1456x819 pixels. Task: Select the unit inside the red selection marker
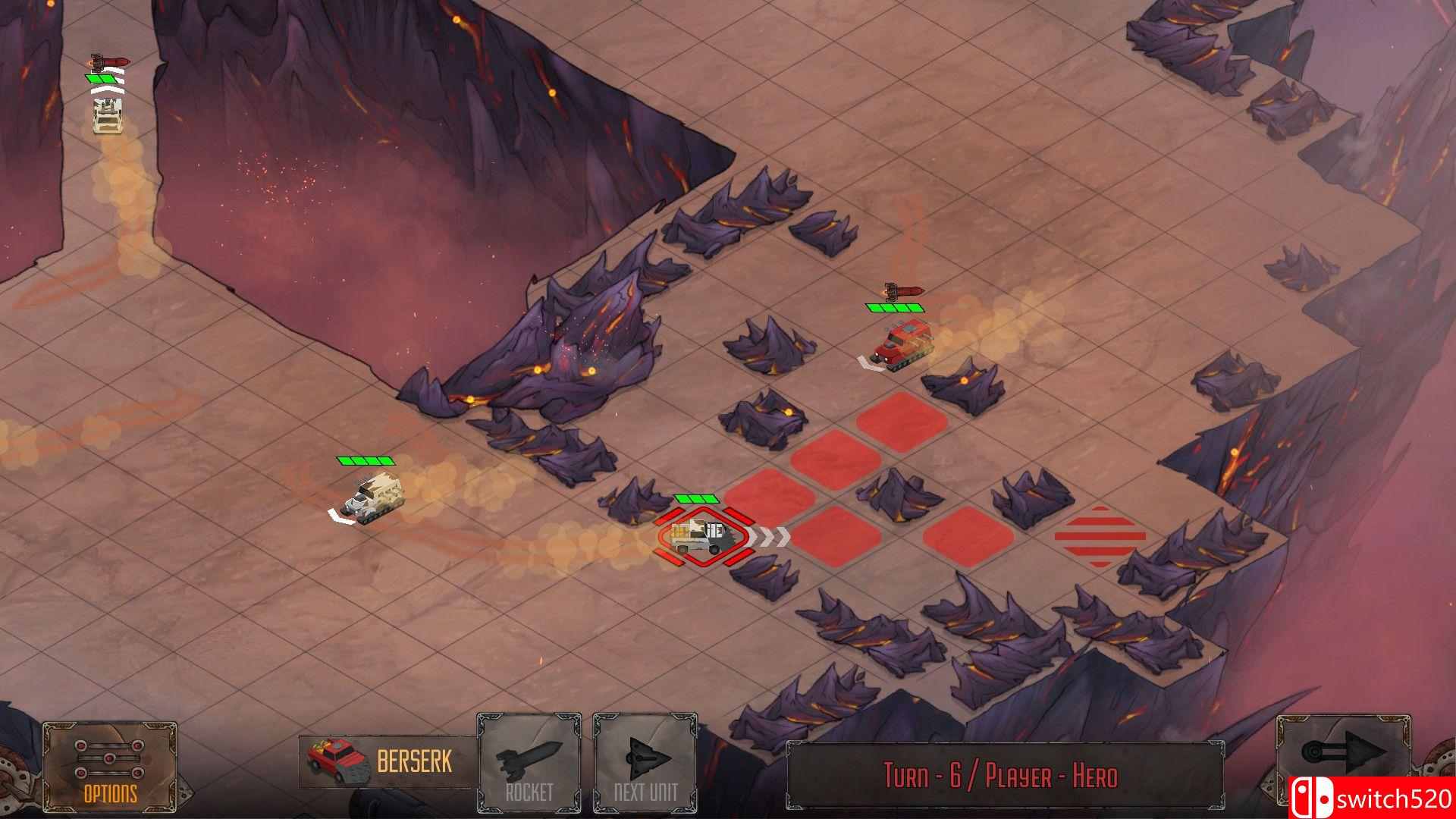click(702, 537)
